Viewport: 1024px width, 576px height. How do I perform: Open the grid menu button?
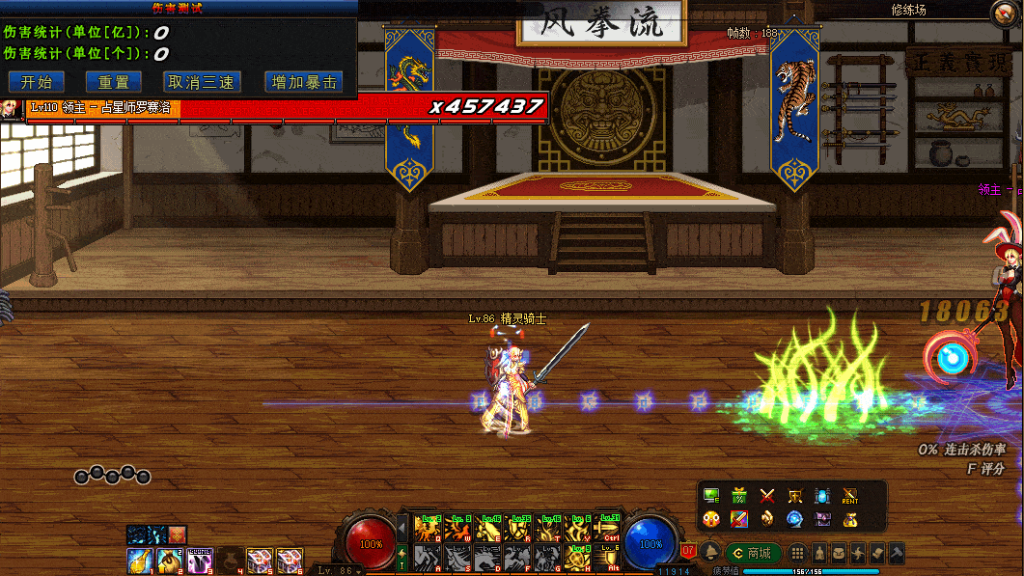(x=798, y=553)
